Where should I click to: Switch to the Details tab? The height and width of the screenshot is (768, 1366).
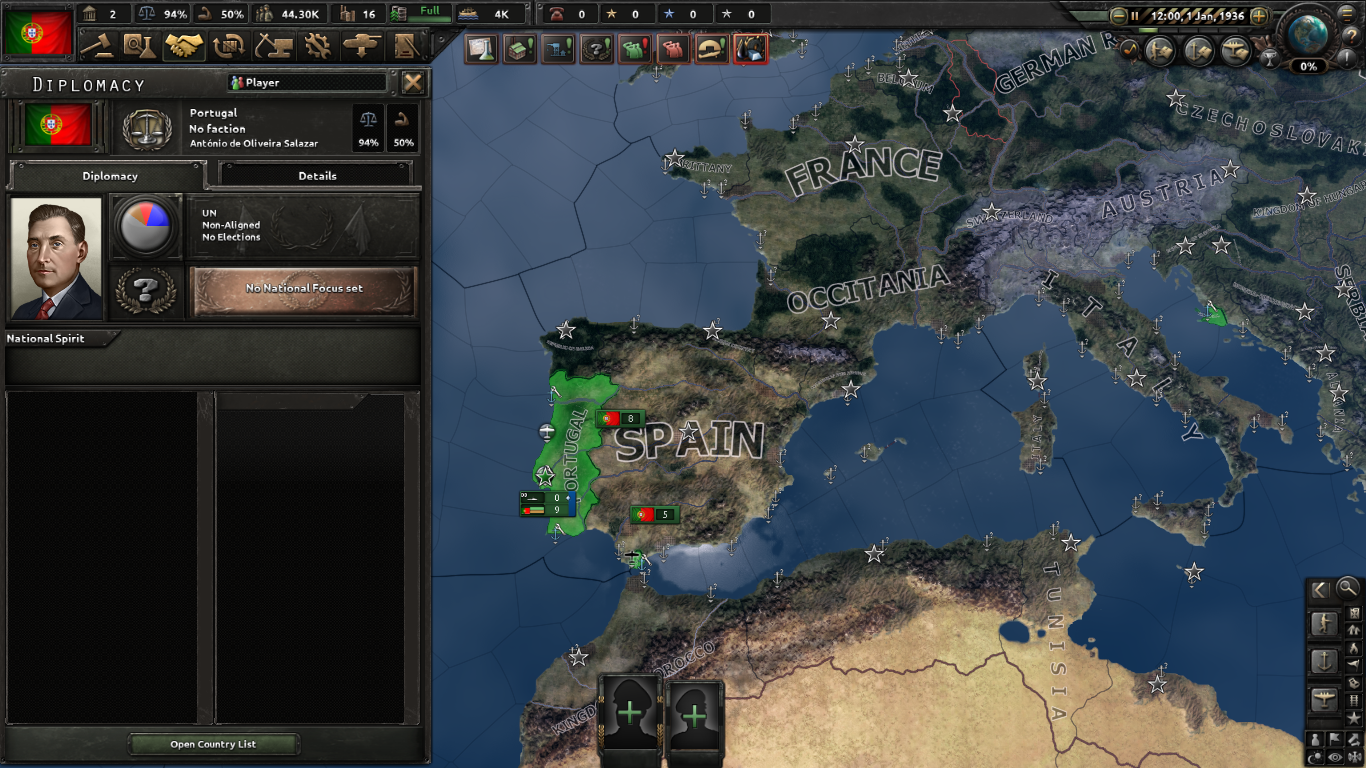click(x=318, y=175)
